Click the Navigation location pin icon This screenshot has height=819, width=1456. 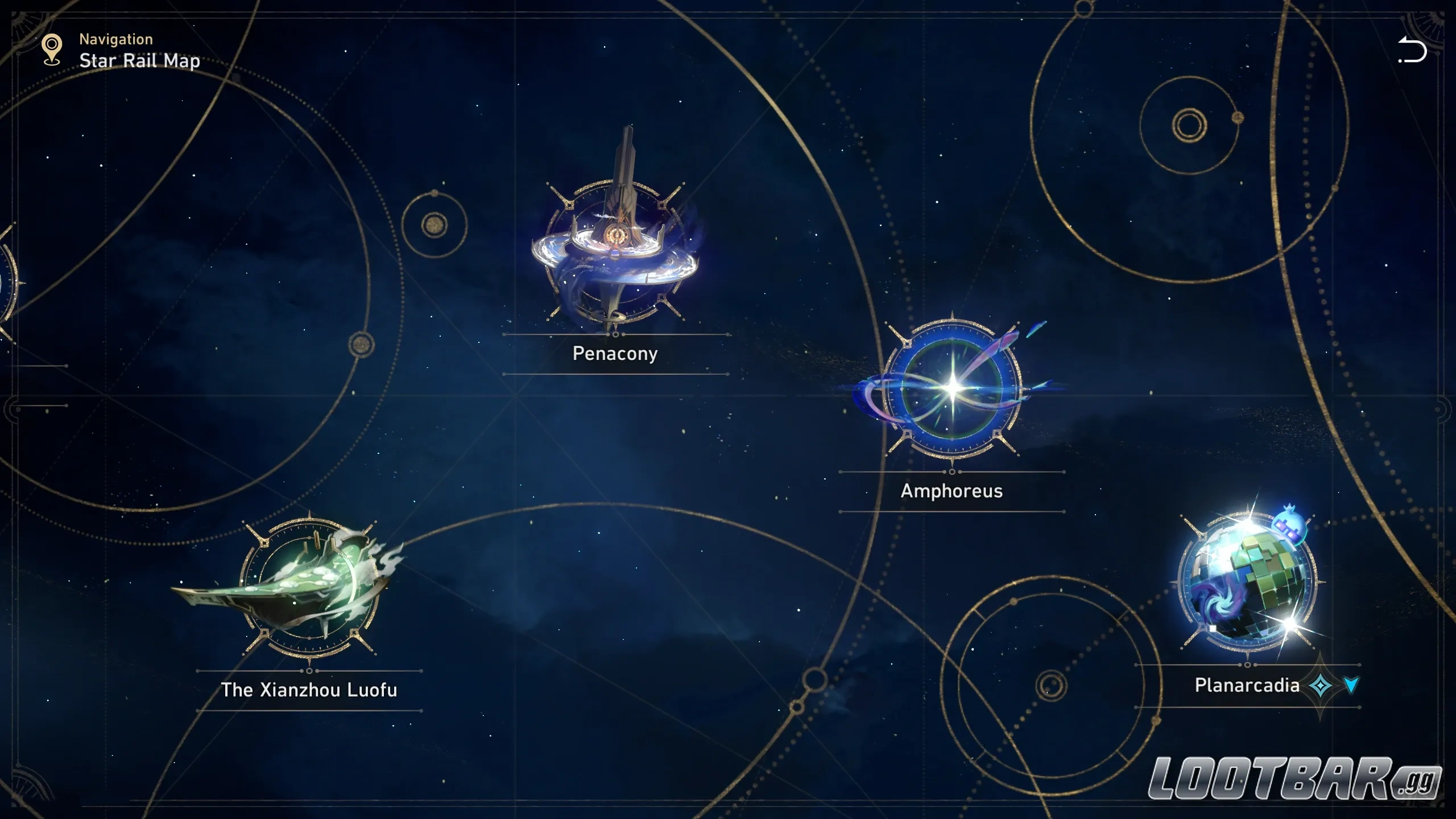point(52,48)
